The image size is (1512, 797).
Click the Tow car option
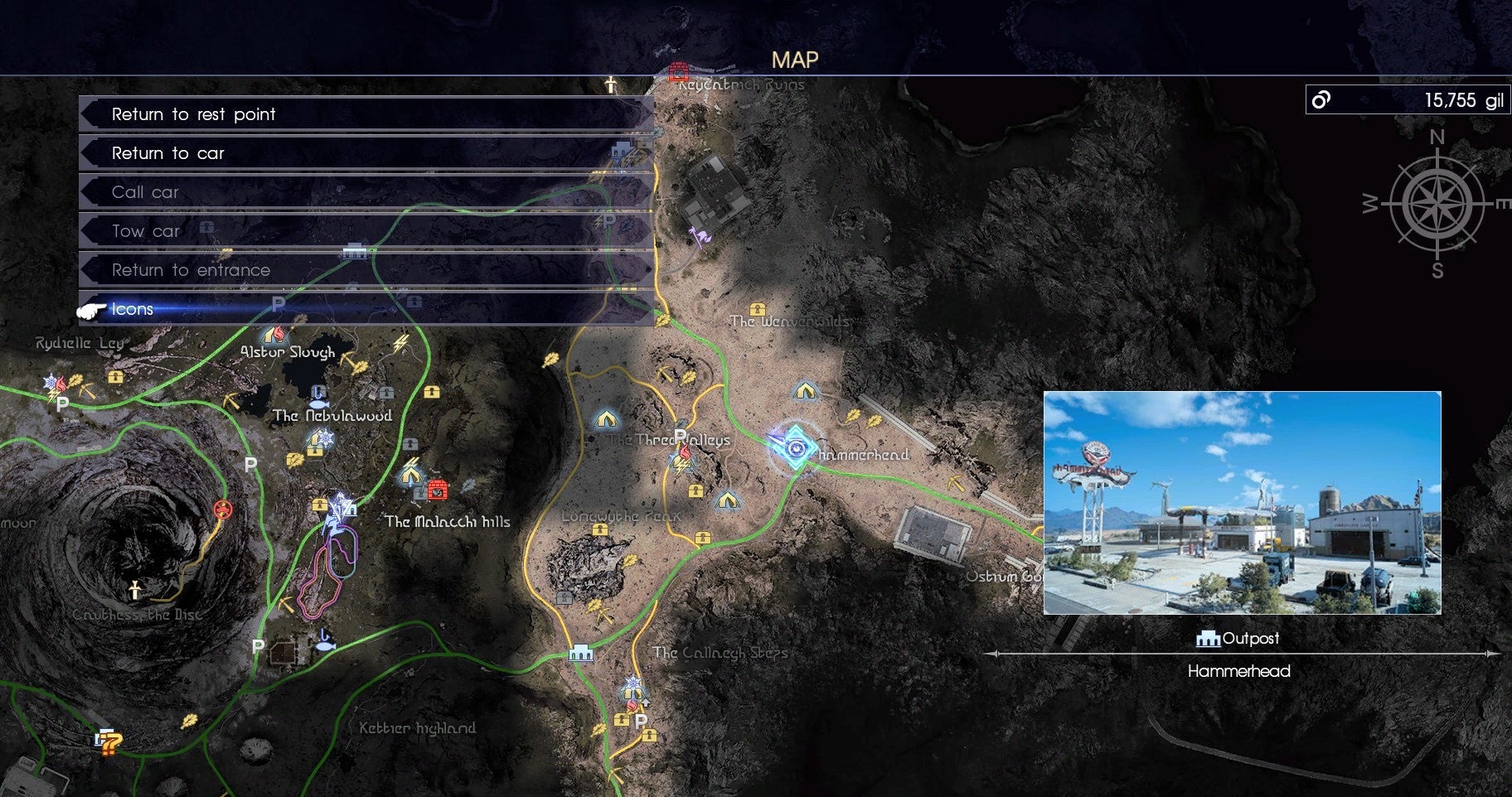point(145,230)
